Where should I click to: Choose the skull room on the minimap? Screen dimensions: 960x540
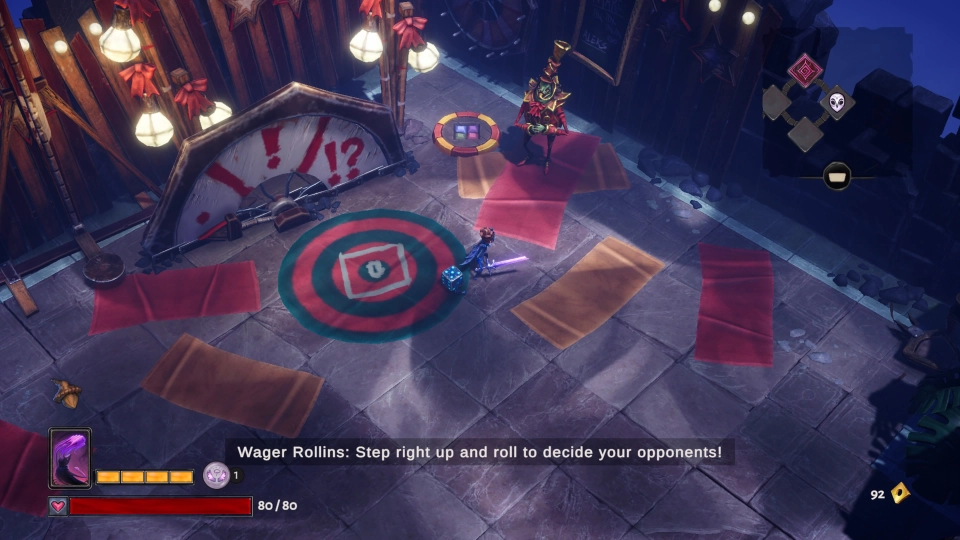click(x=837, y=101)
